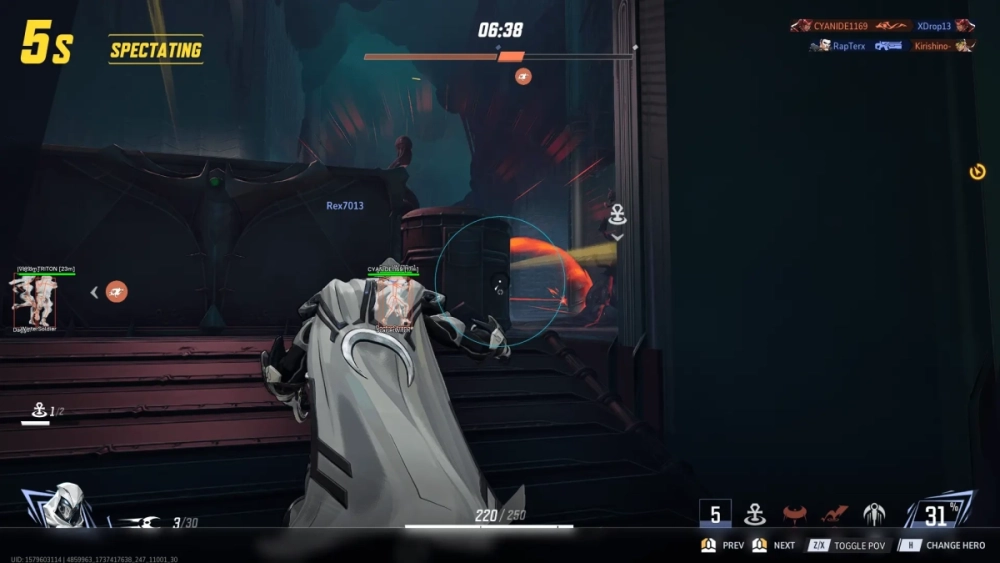1000x563 pixels.
Task: Trigger the orange grapple-arrow ability icon
Action: [834, 514]
